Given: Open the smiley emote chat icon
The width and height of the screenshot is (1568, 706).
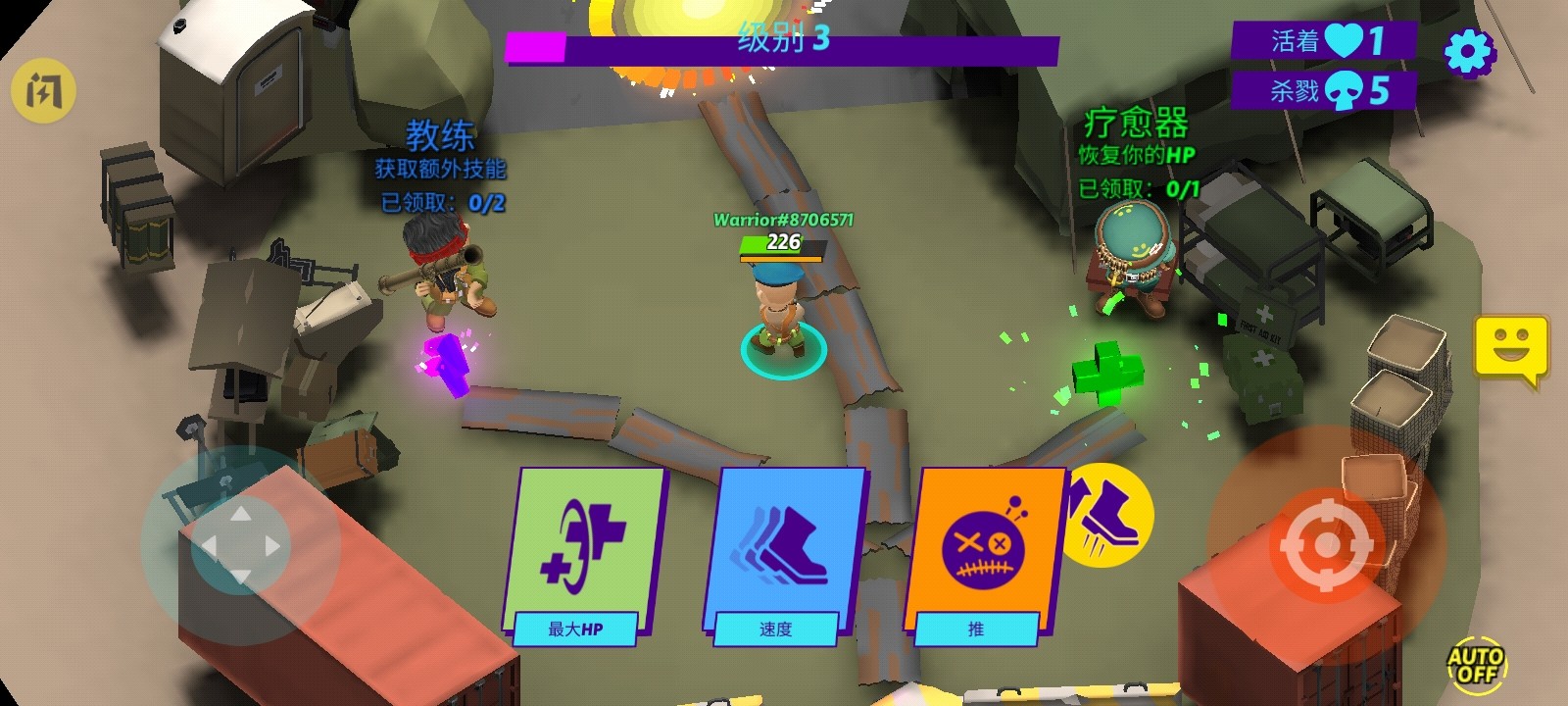Looking at the screenshot, I should (1510, 346).
